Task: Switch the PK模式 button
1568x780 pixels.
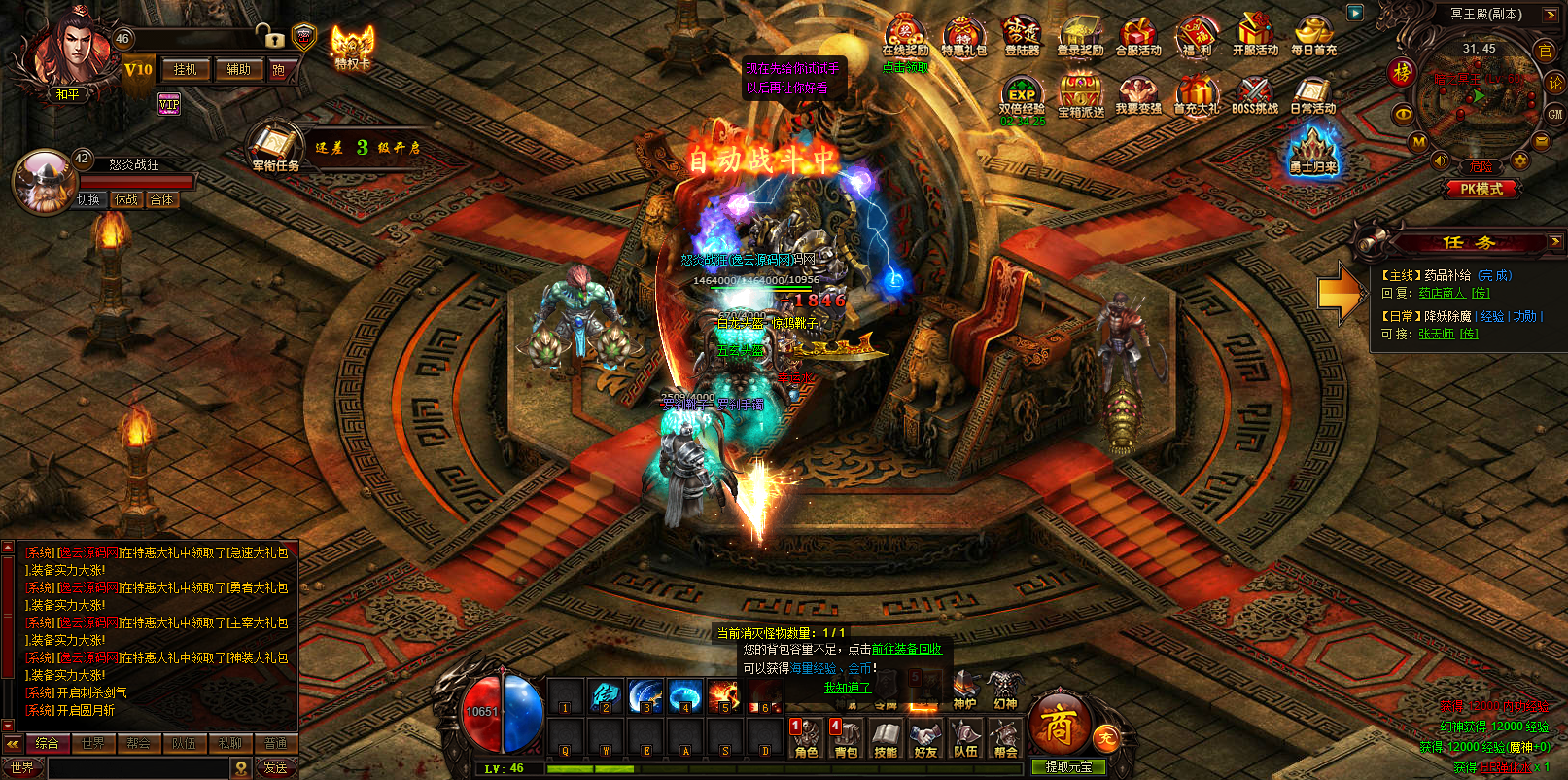Action: 1481,189
